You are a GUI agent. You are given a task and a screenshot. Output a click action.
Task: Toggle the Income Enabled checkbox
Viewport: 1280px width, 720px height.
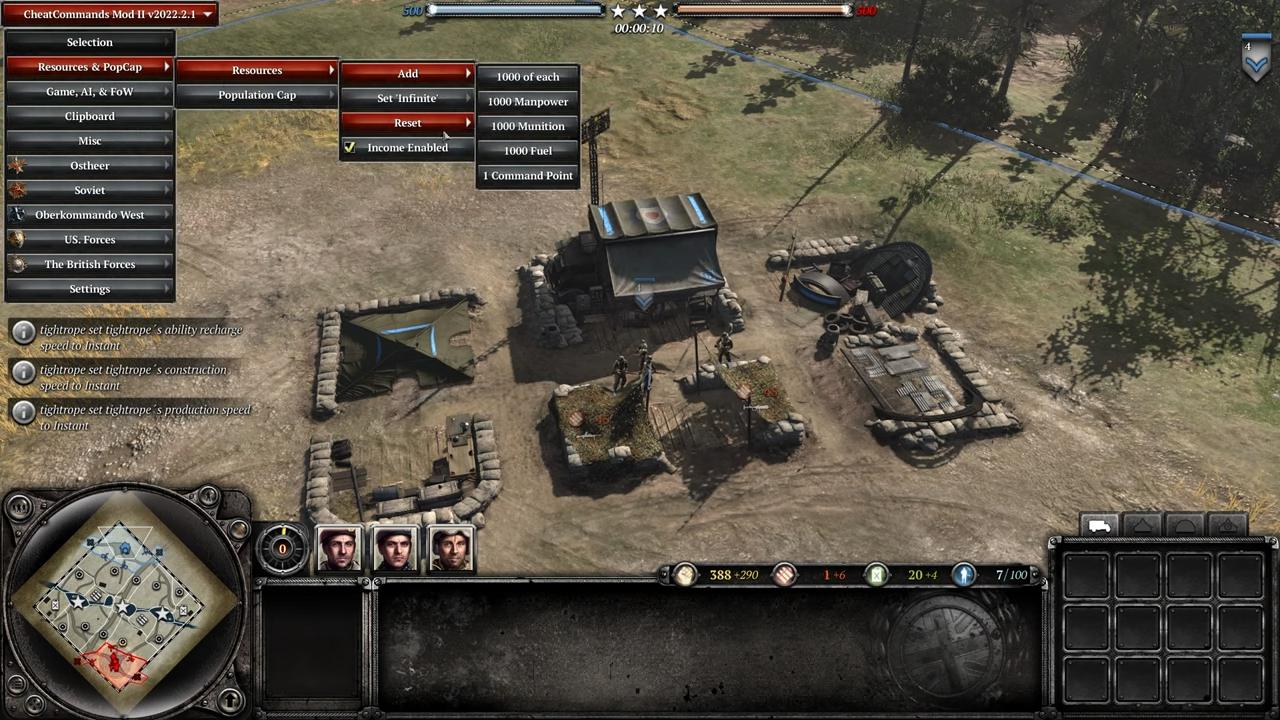[350, 148]
